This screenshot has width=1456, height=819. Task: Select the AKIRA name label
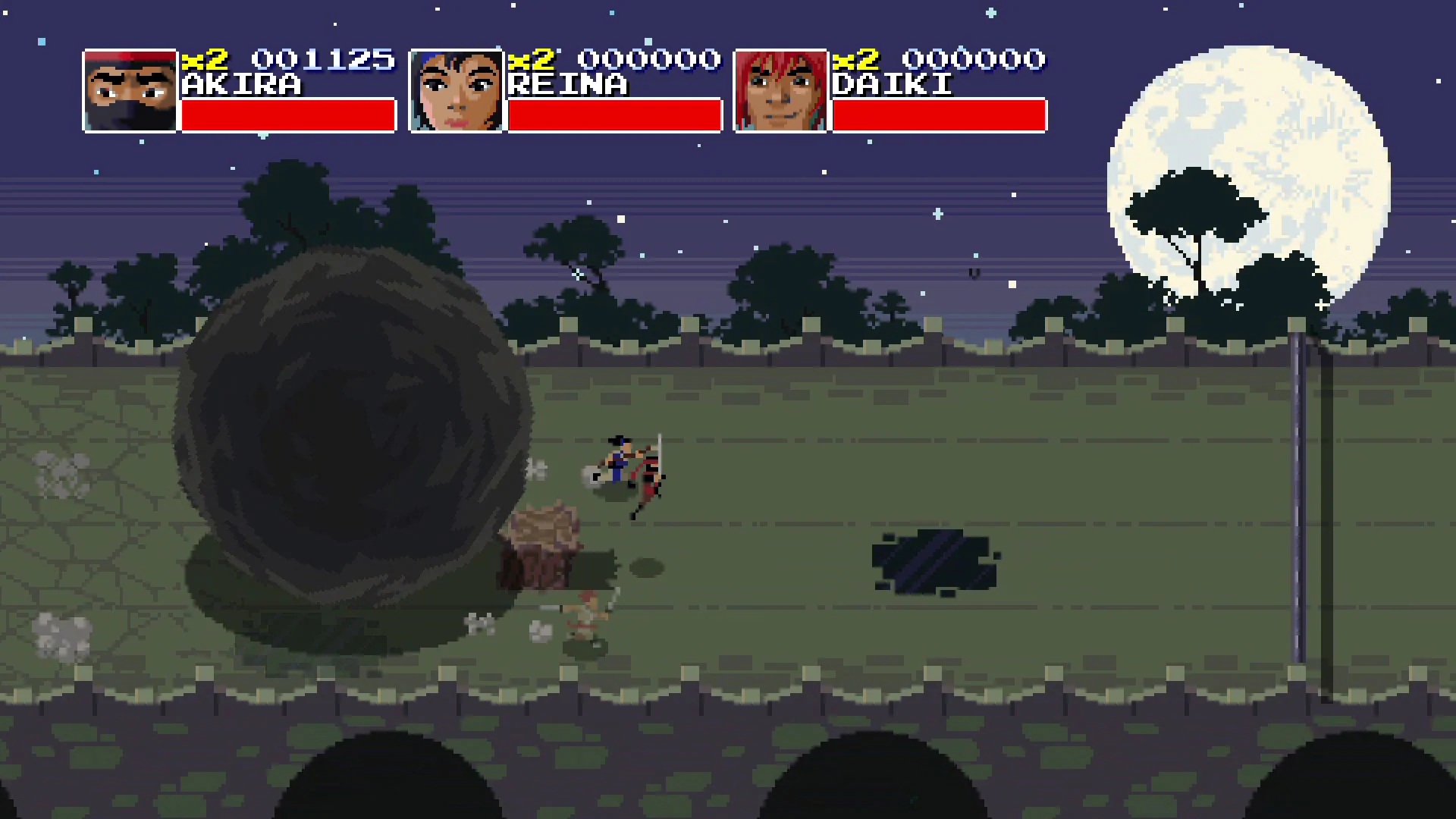coord(243,85)
